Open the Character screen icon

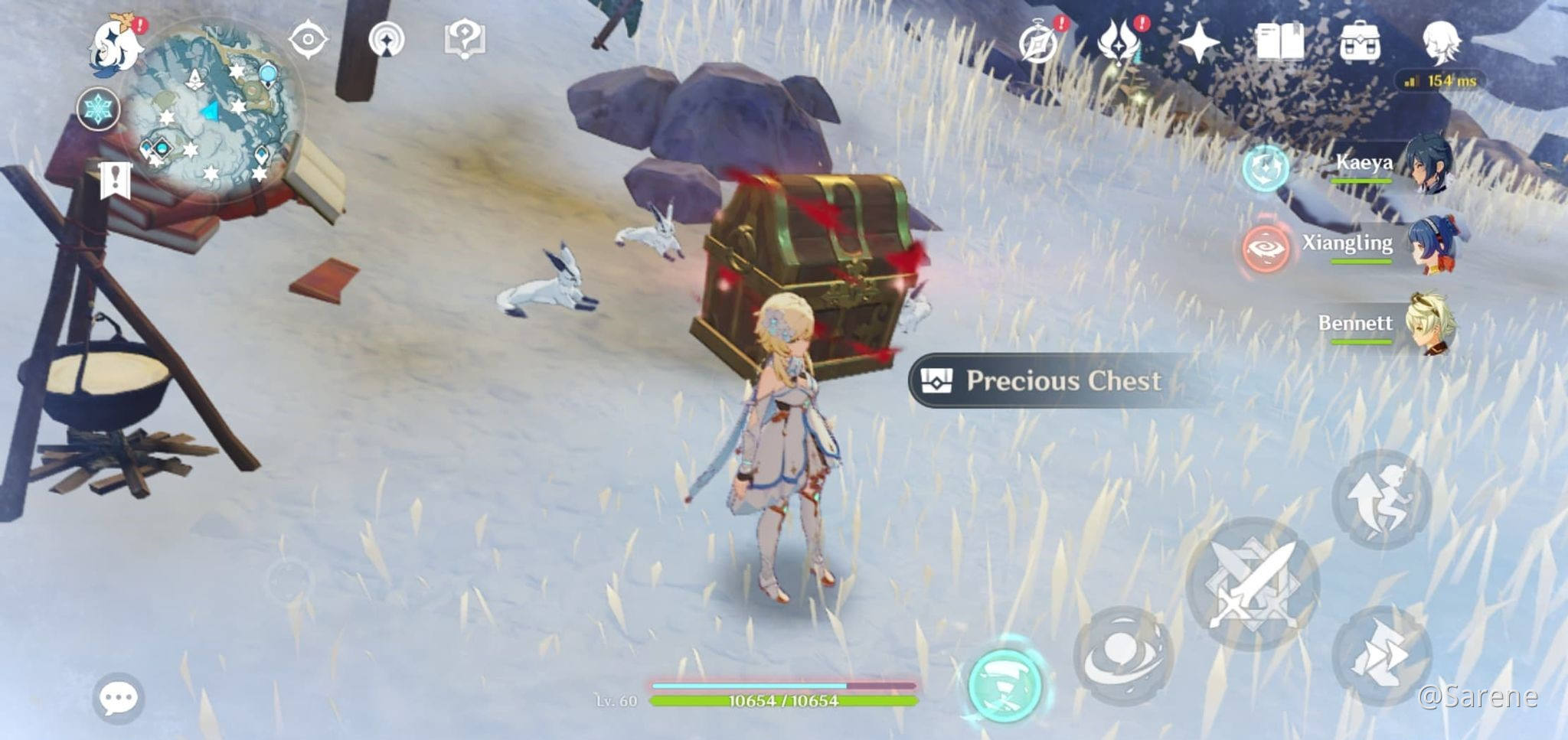(x=1441, y=42)
